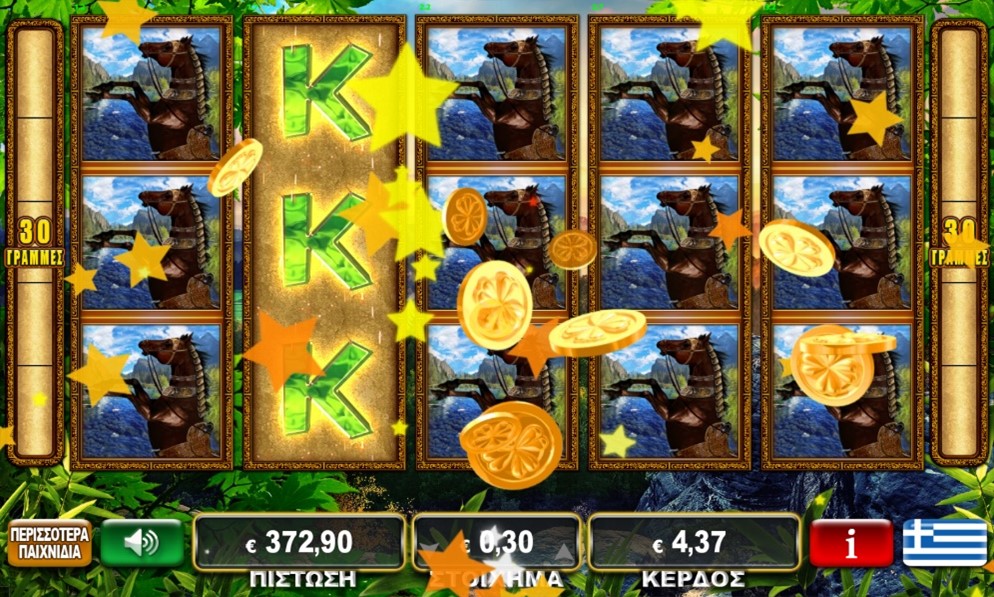Open the red info paytable button

point(851,543)
